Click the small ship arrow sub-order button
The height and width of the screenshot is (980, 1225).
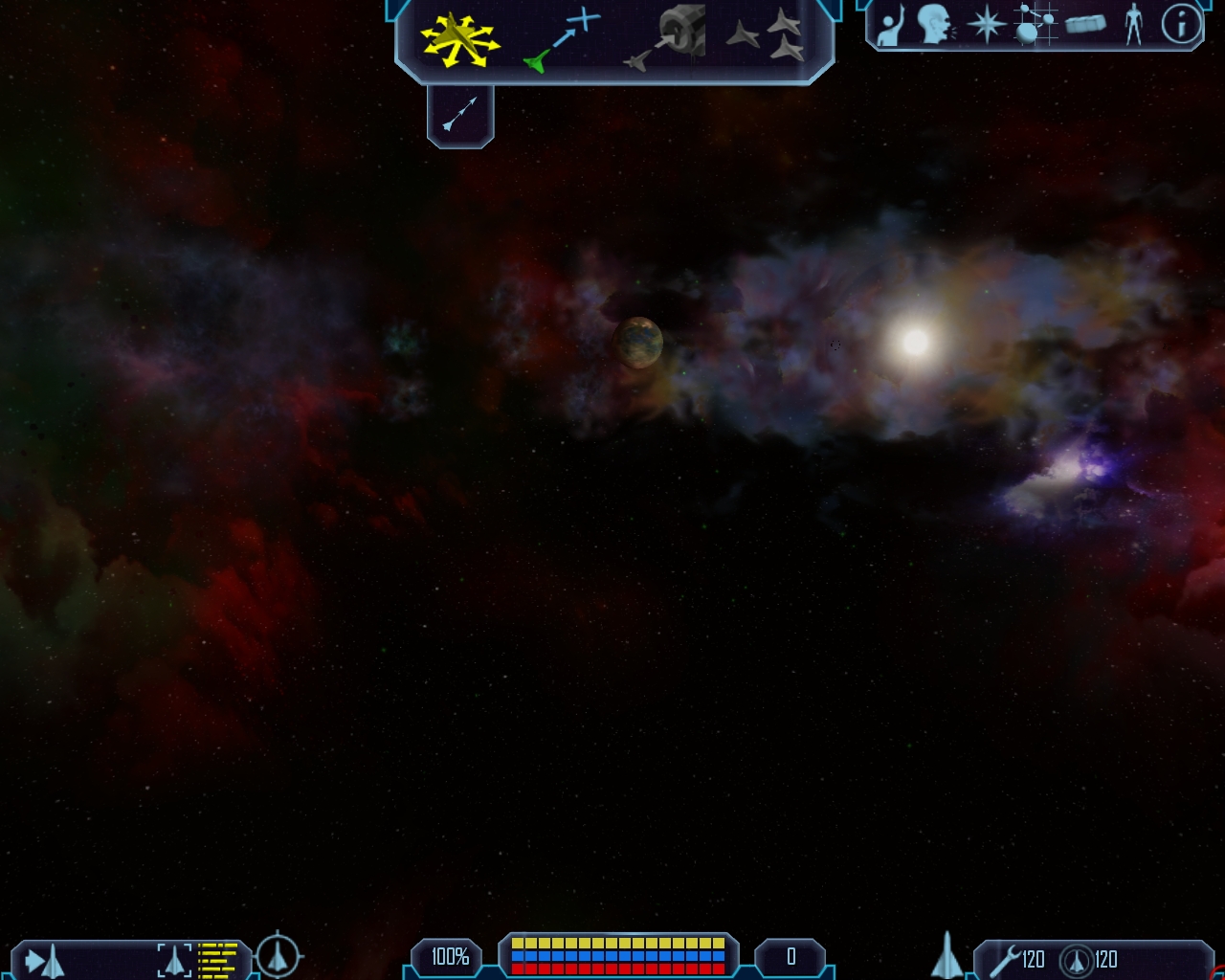[459, 115]
